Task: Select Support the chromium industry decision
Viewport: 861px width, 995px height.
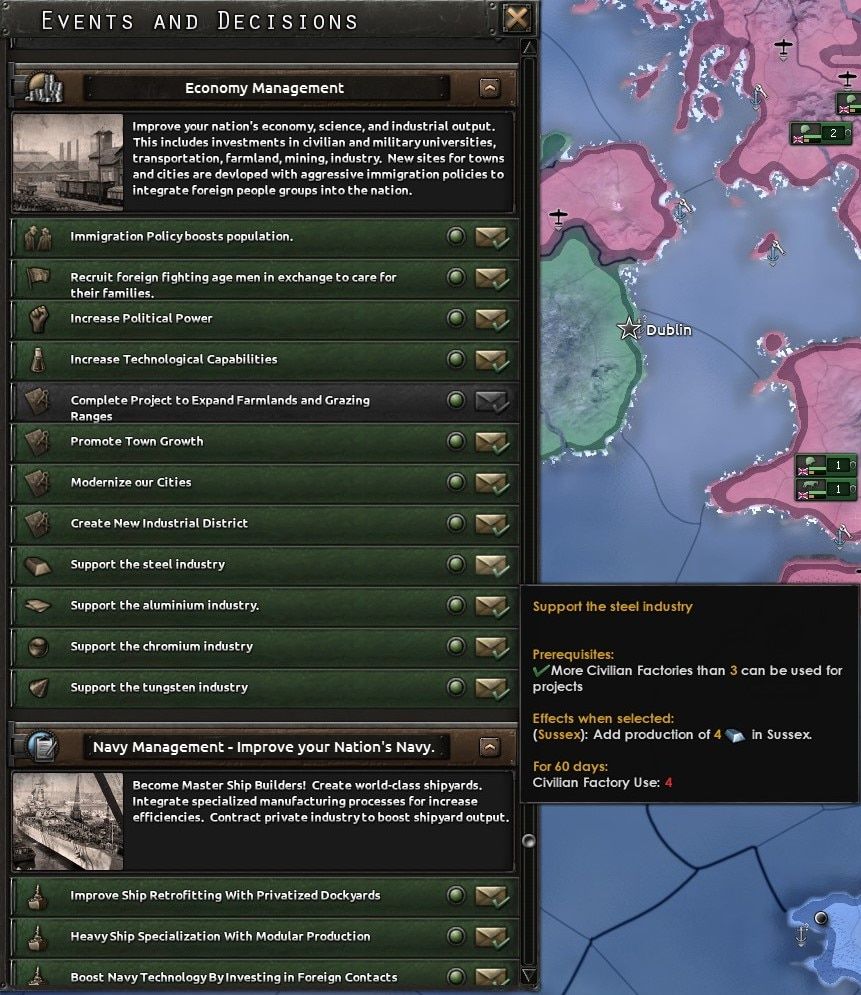Action: (491, 647)
